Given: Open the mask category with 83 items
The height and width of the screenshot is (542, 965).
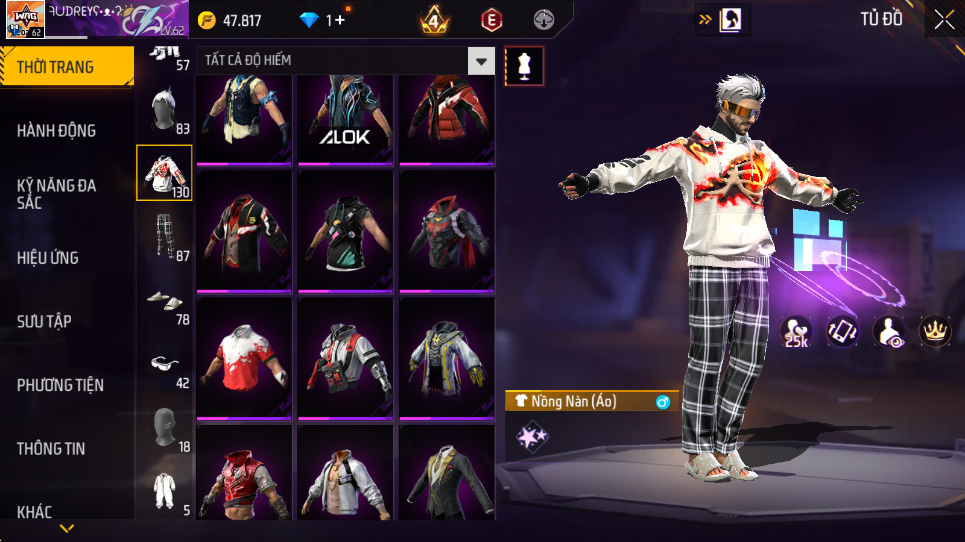Looking at the screenshot, I should point(164,111).
